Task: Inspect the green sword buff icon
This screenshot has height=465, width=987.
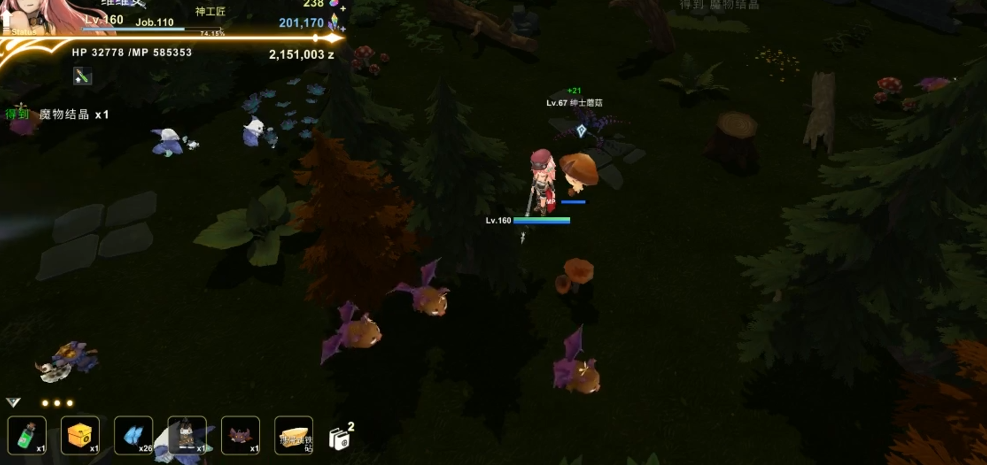Action: [82, 75]
